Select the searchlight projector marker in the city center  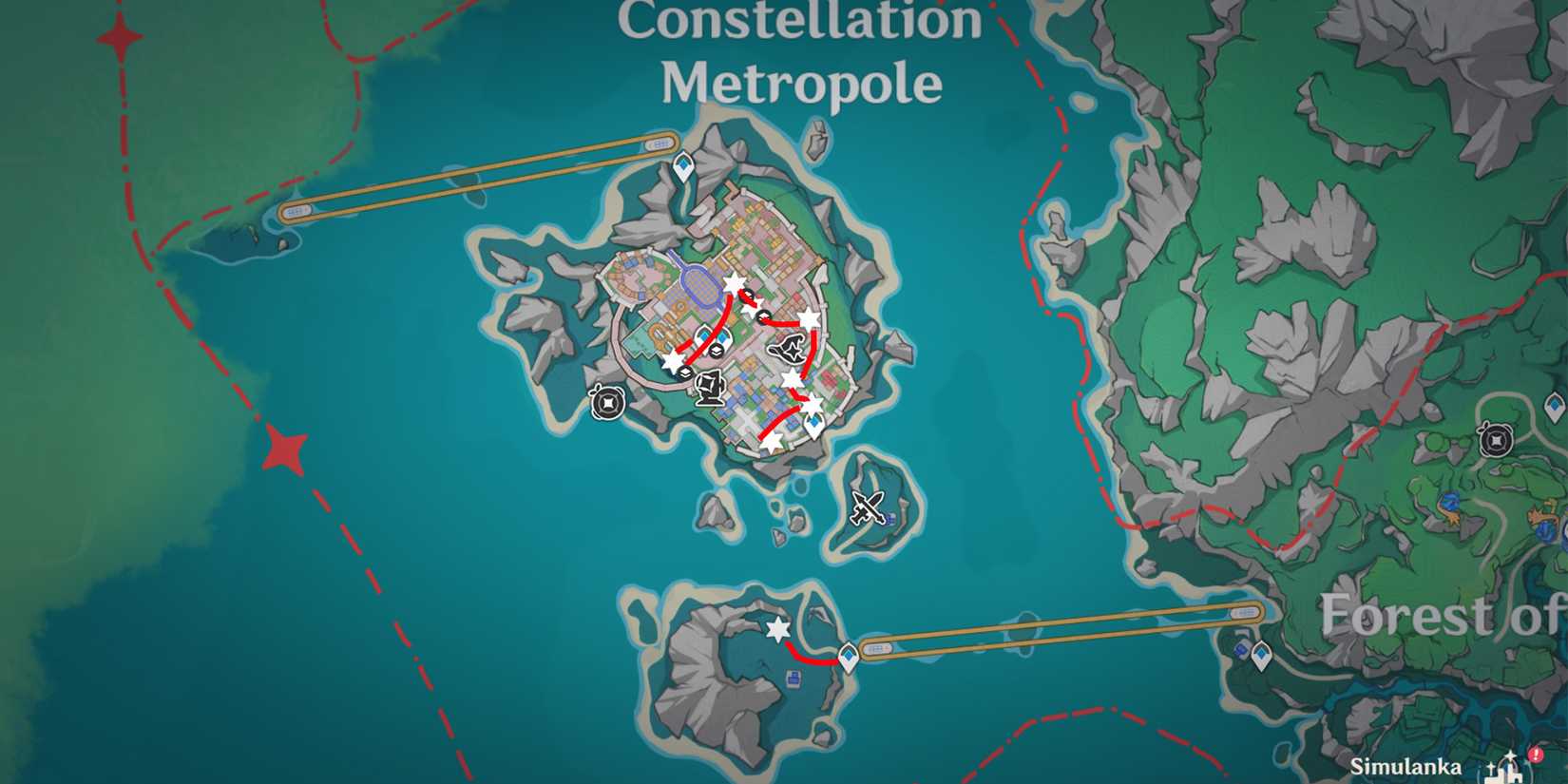pyautogui.click(x=711, y=388)
